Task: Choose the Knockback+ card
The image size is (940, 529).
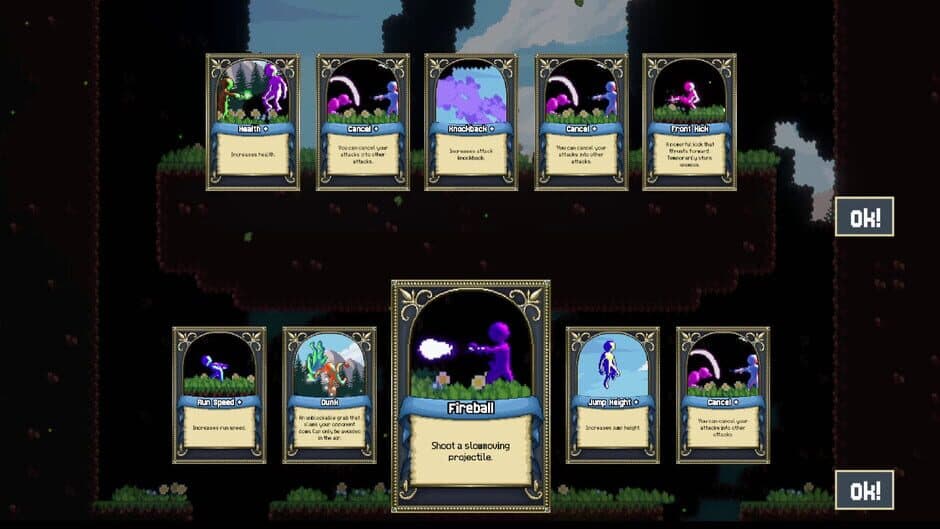Action: (x=471, y=121)
